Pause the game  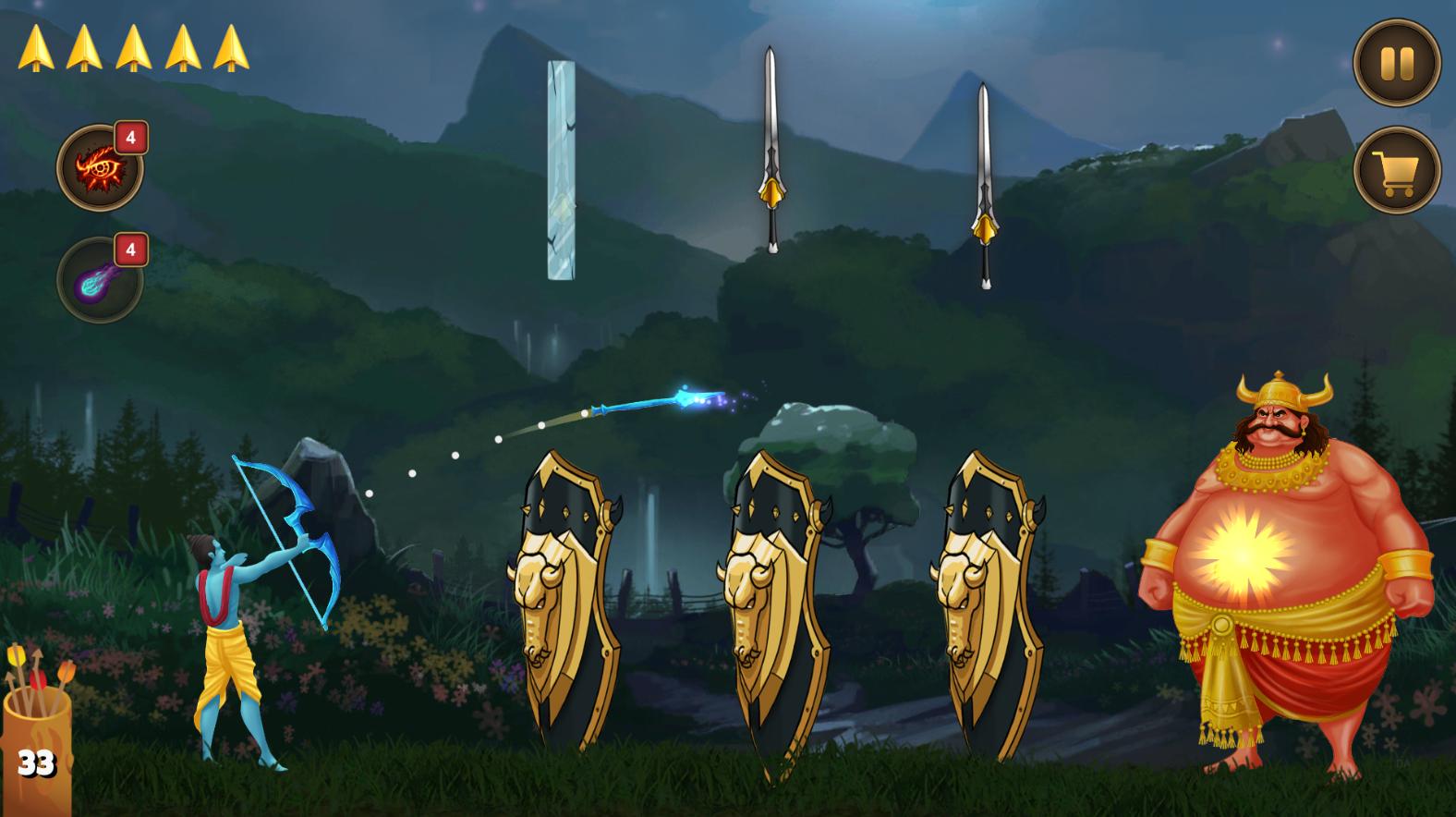click(1396, 63)
